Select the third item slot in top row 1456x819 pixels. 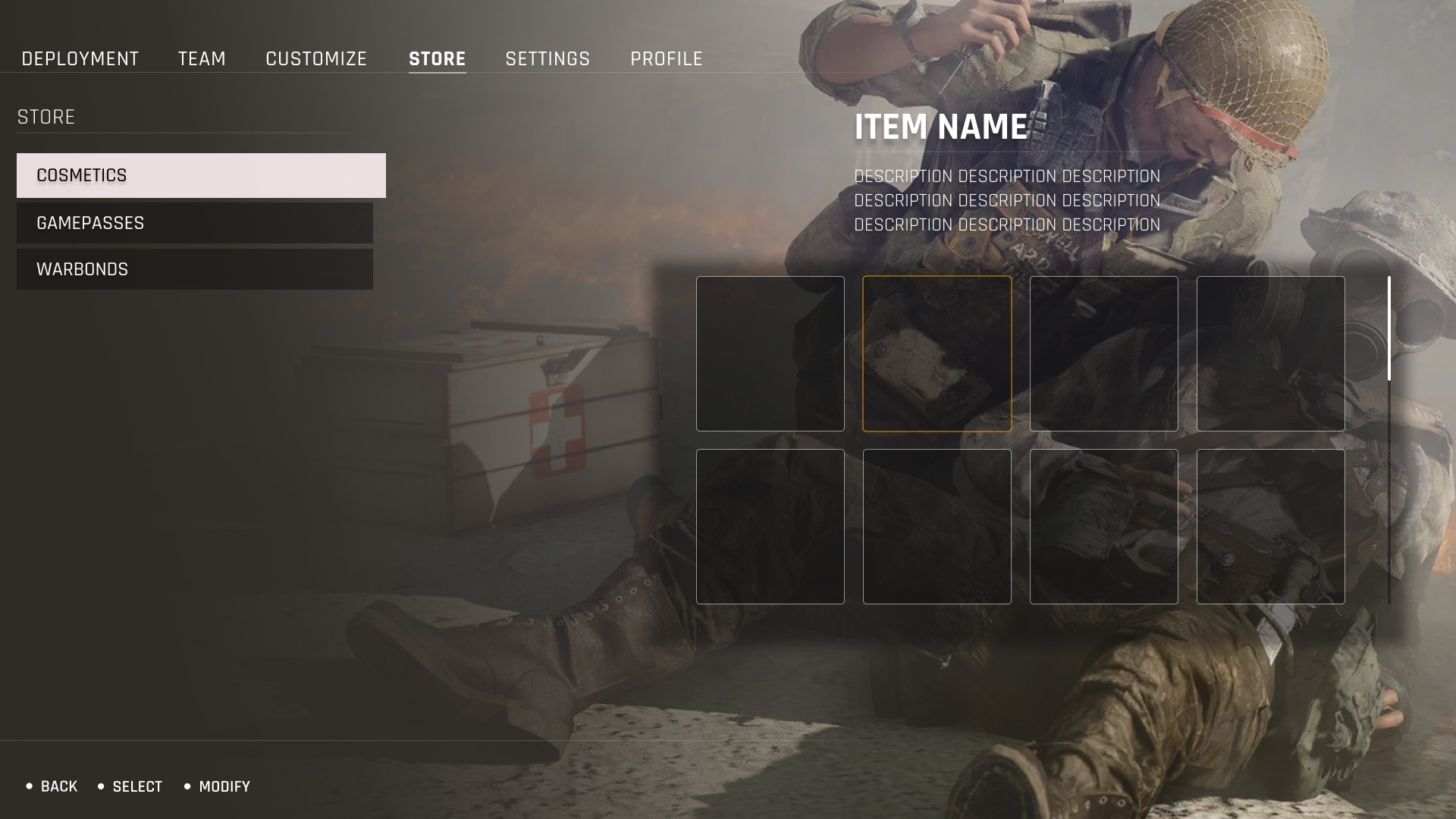tap(1105, 354)
